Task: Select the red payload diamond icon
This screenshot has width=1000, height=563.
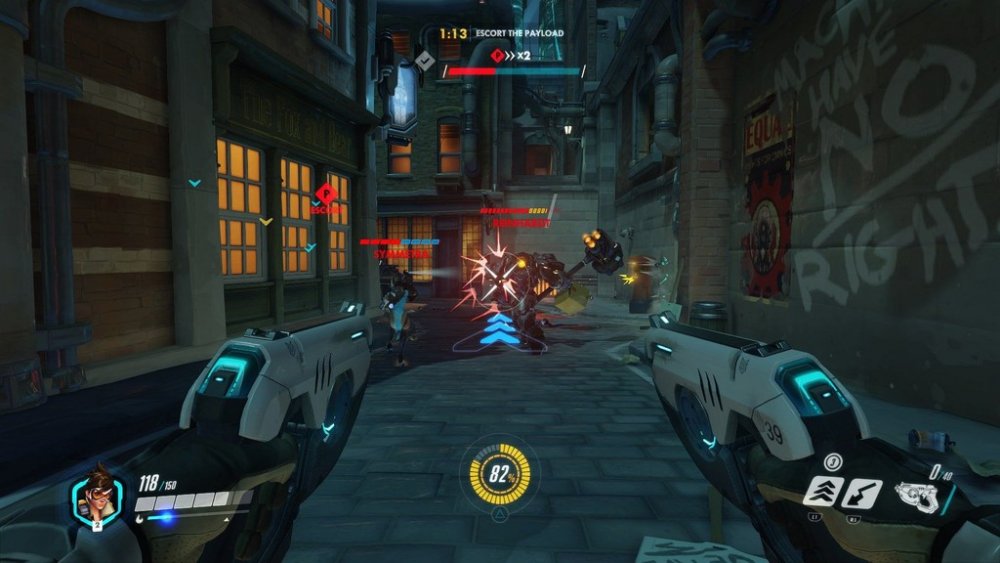Action: coord(493,56)
